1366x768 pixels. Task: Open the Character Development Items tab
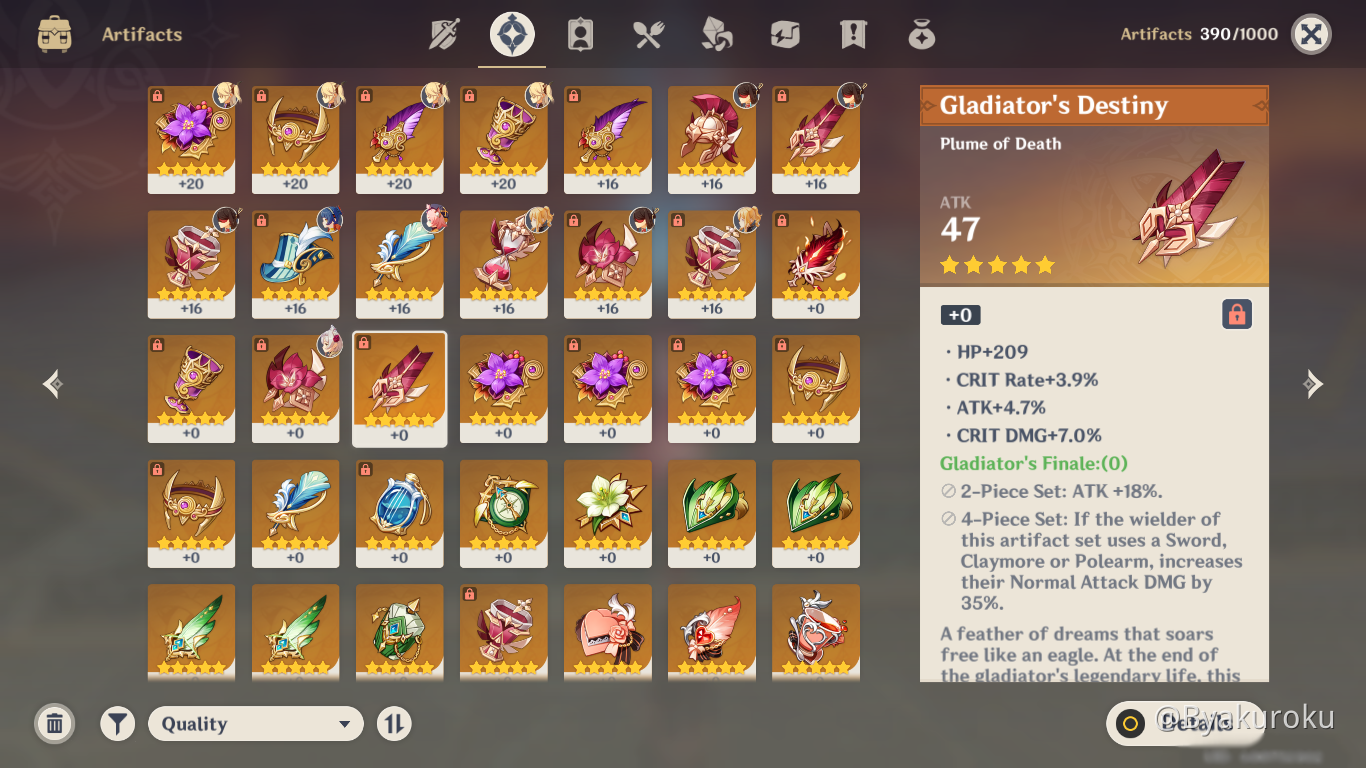tap(580, 35)
